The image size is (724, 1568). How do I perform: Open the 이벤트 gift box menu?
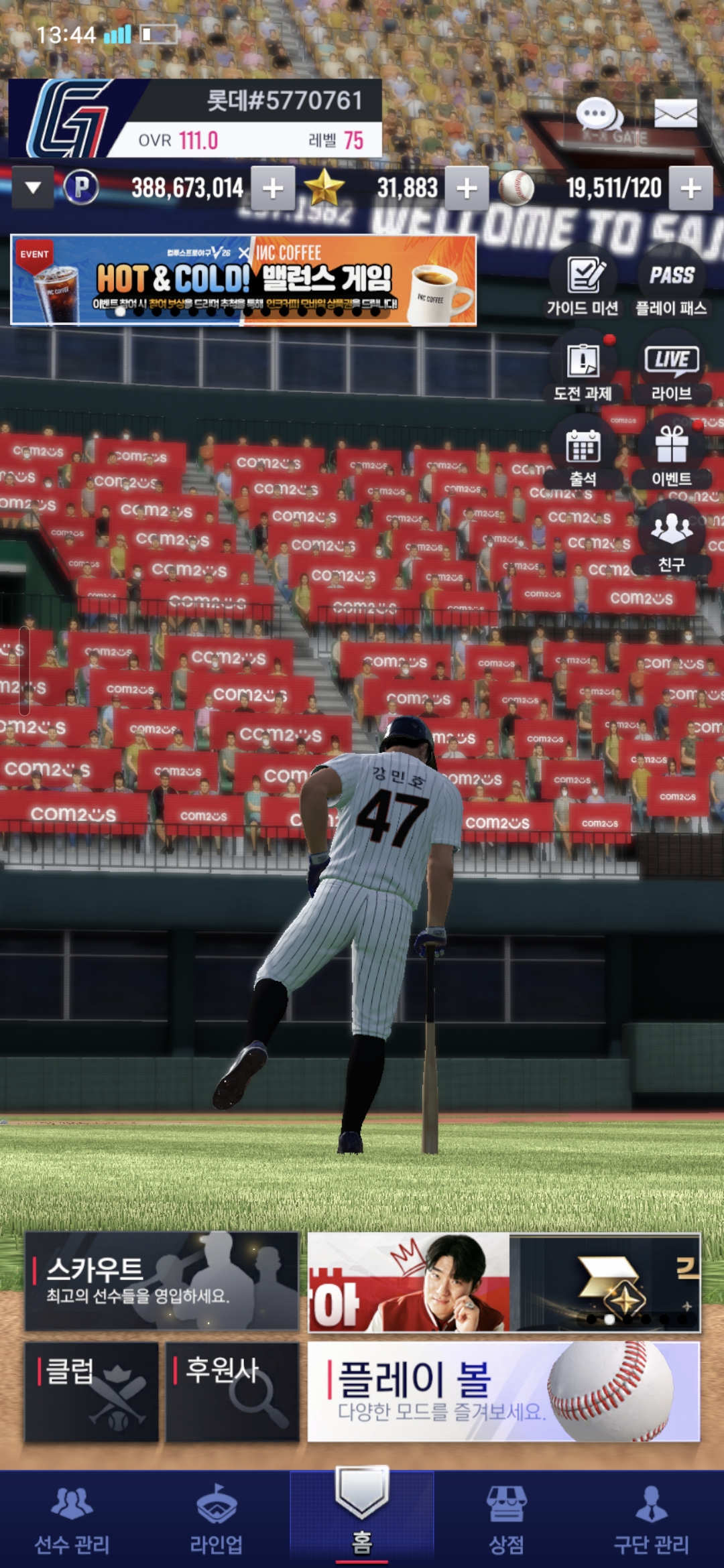tap(671, 456)
